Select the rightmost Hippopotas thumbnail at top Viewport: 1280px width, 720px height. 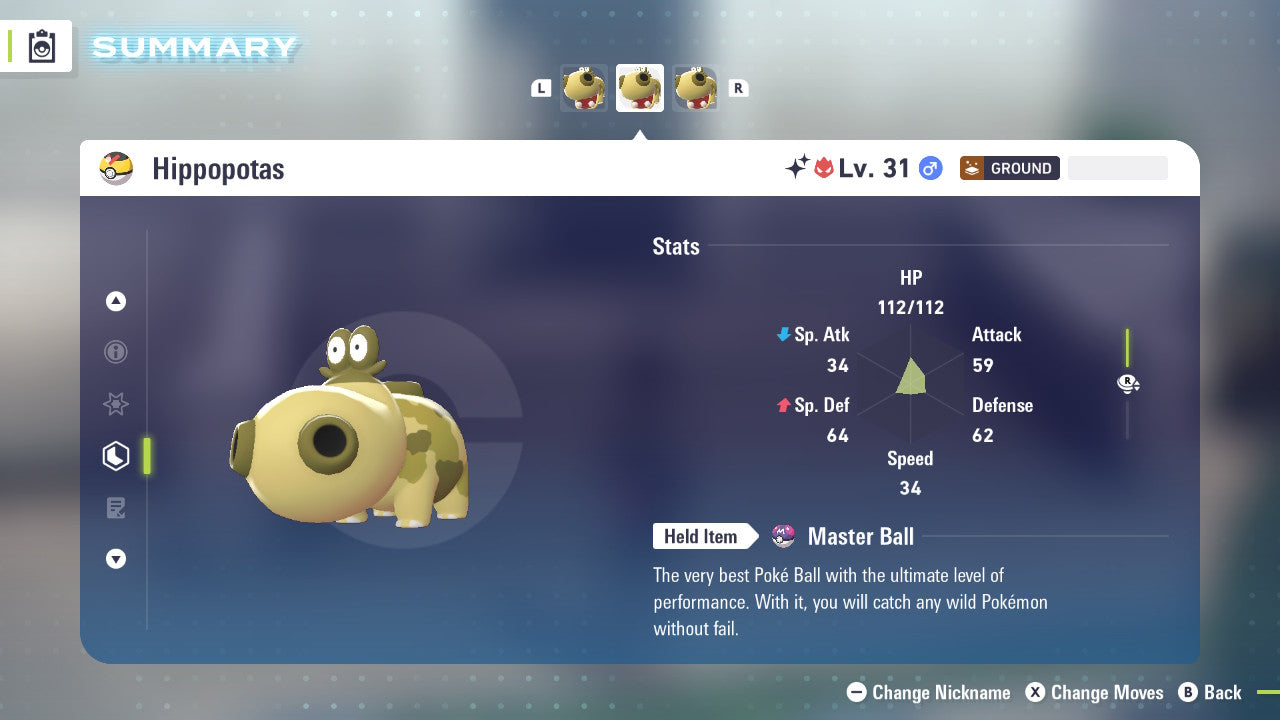click(695, 88)
